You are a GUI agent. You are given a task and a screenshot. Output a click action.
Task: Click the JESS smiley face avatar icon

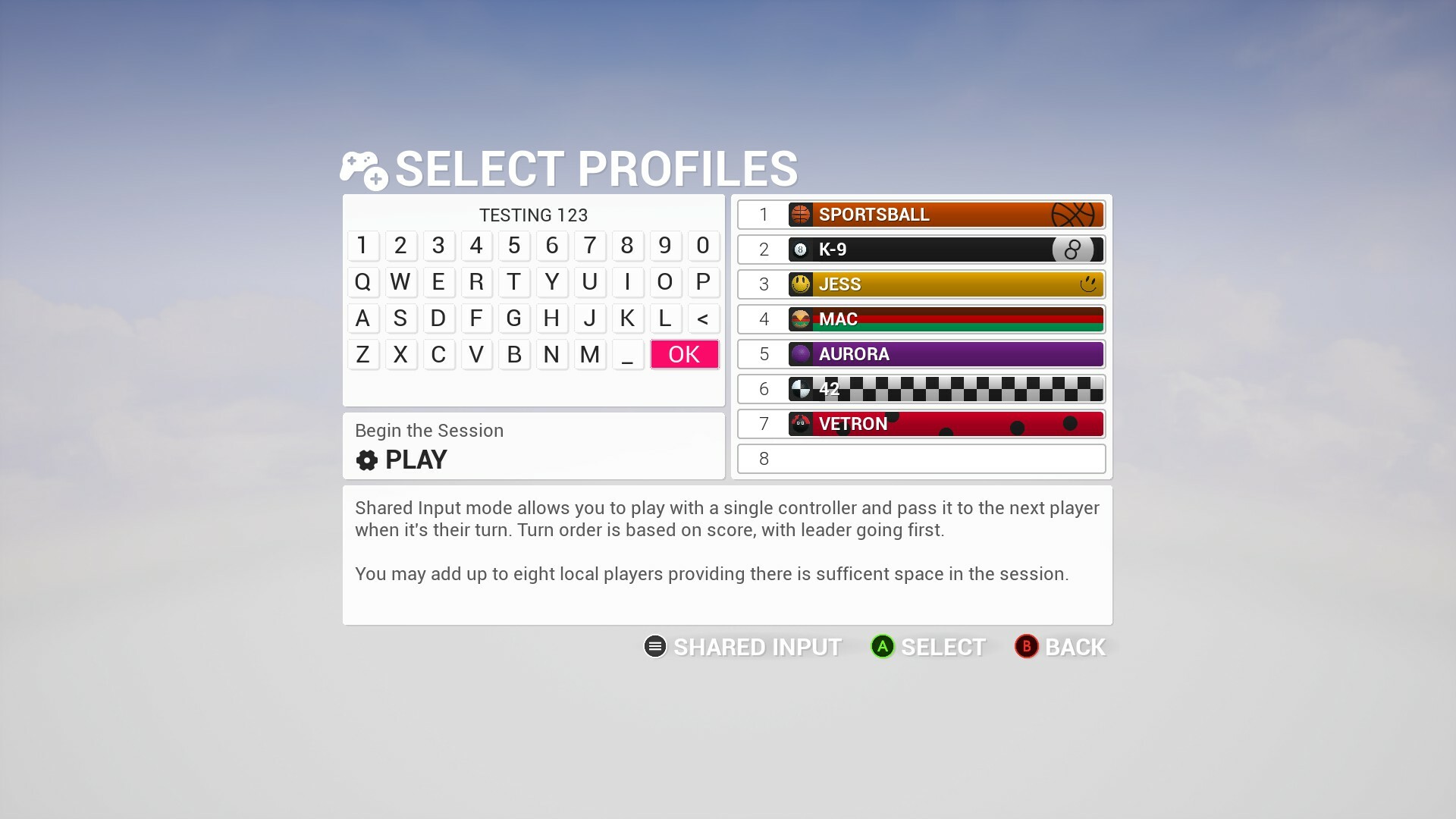click(x=800, y=284)
